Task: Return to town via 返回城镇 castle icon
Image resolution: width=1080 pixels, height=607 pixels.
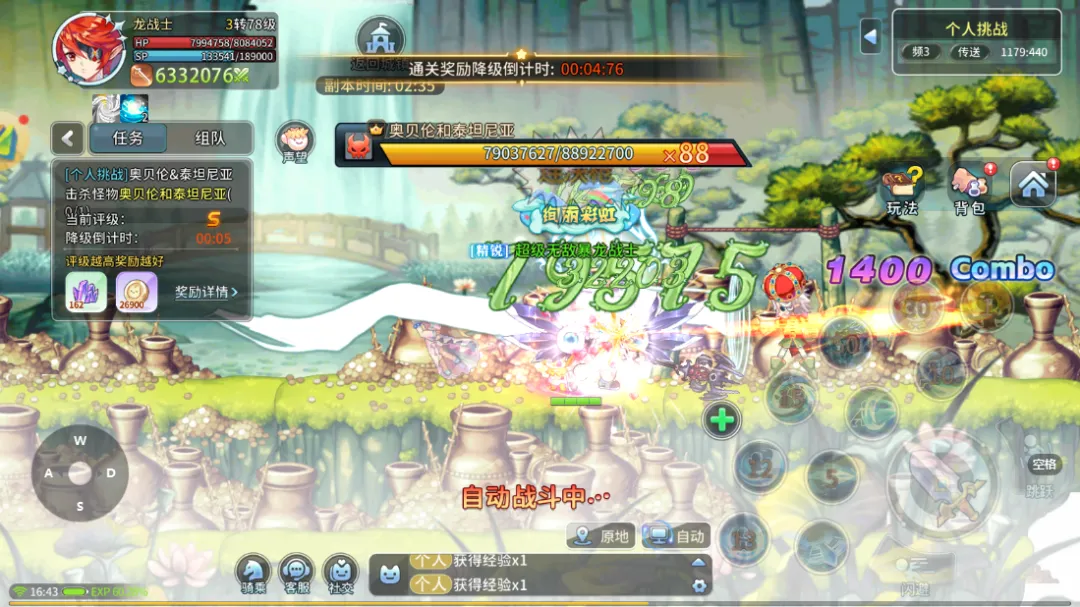Action: (380, 42)
